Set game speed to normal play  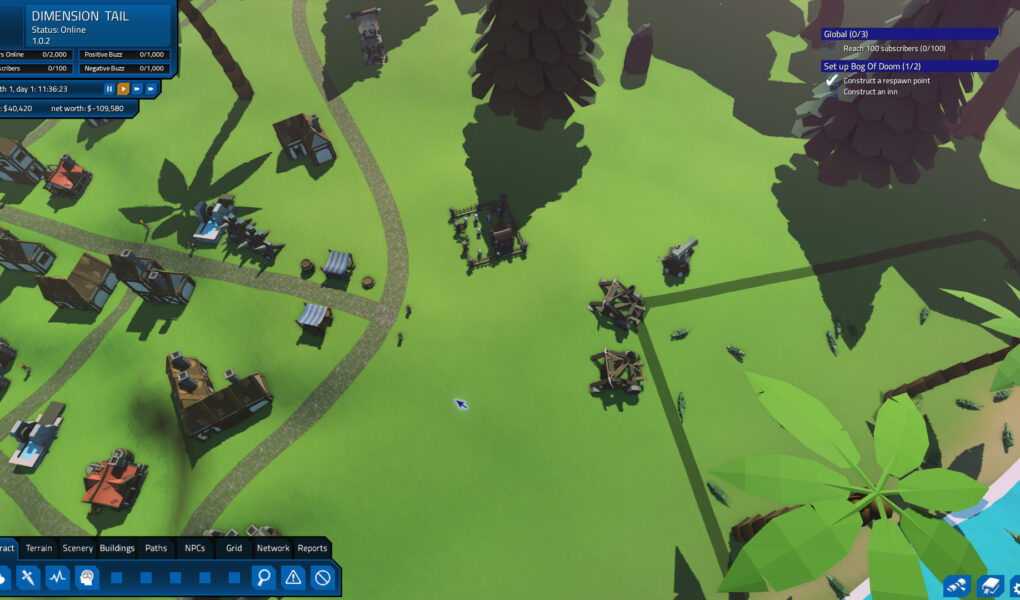point(124,89)
